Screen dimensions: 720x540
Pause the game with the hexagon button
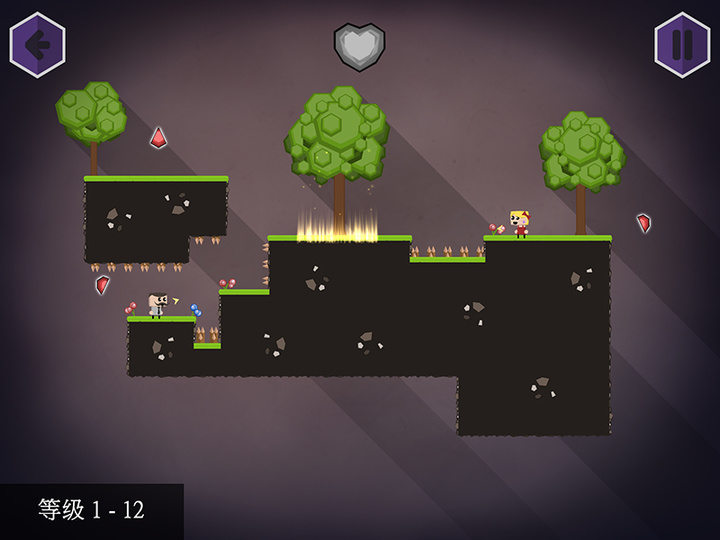point(682,45)
